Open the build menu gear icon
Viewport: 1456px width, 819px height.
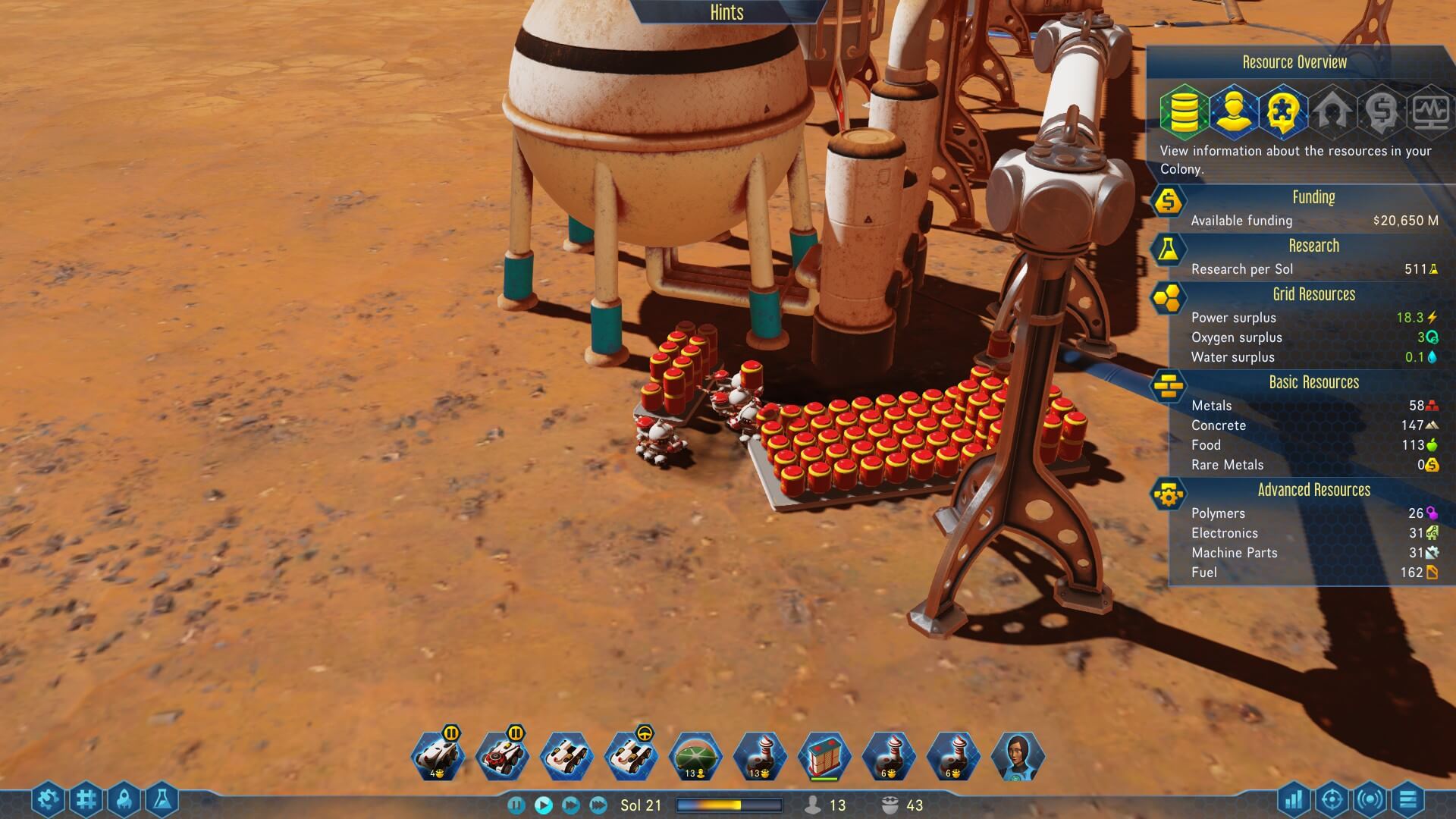point(47,799)
